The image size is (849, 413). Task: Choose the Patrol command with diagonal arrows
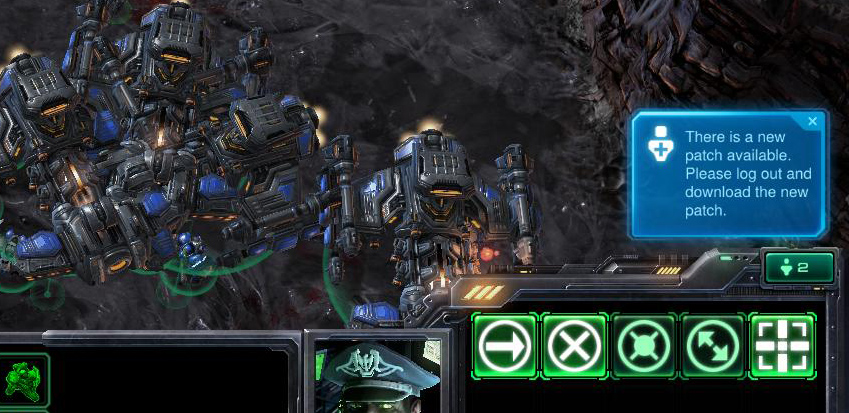713,346
